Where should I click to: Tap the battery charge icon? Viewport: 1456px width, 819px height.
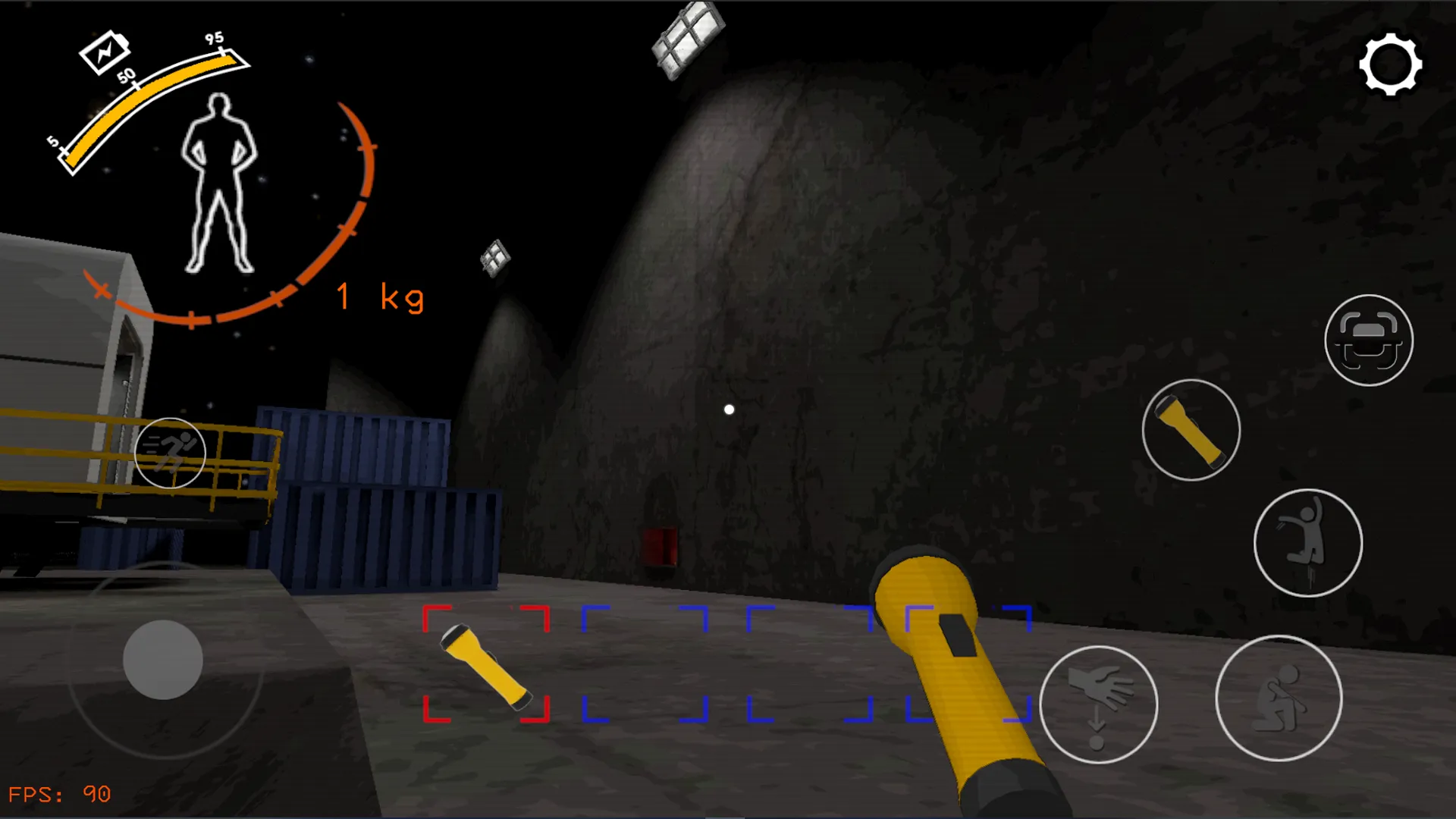(x=105, y=53)
